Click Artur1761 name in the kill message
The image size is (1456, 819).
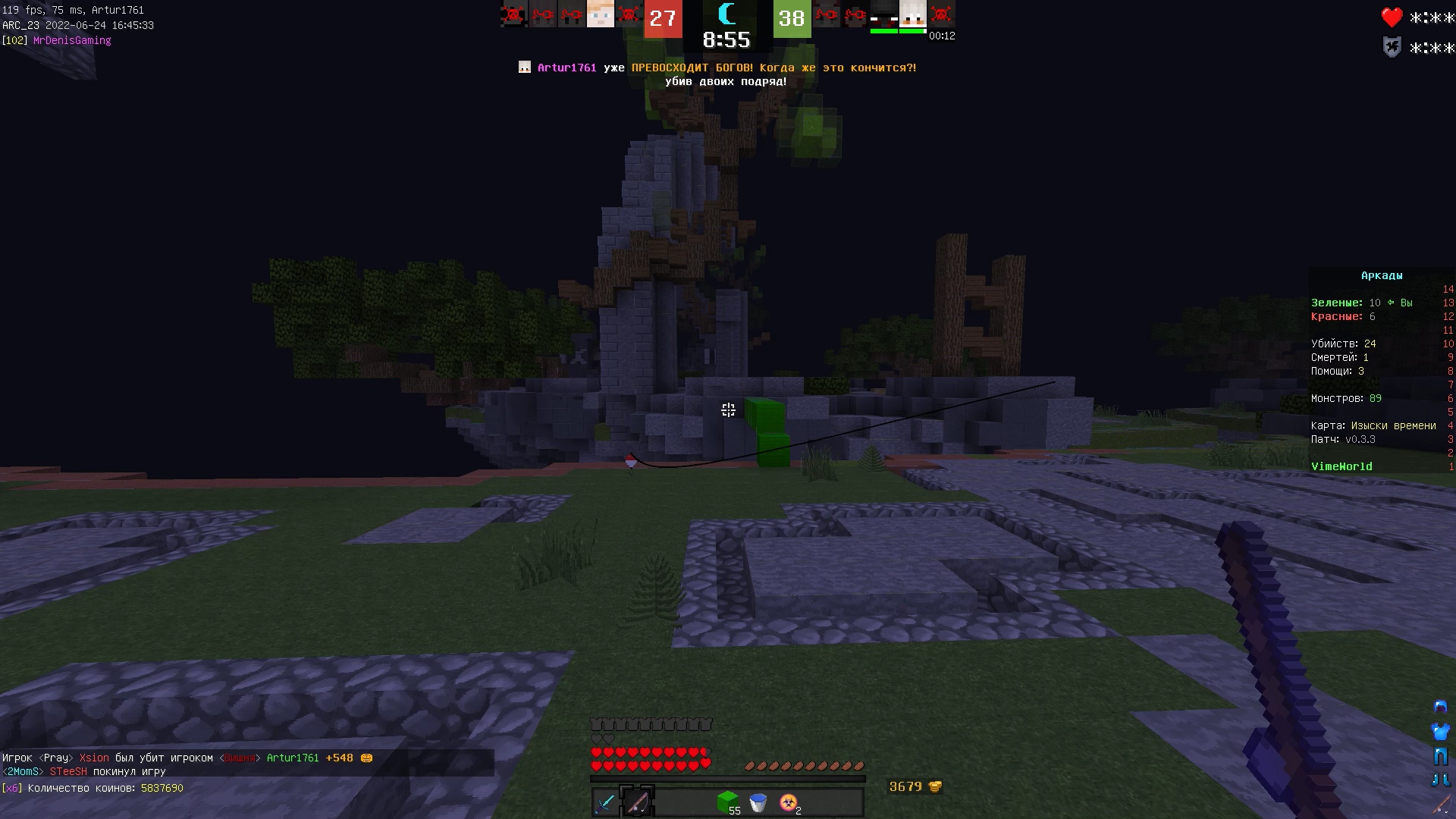click(293, 758)
